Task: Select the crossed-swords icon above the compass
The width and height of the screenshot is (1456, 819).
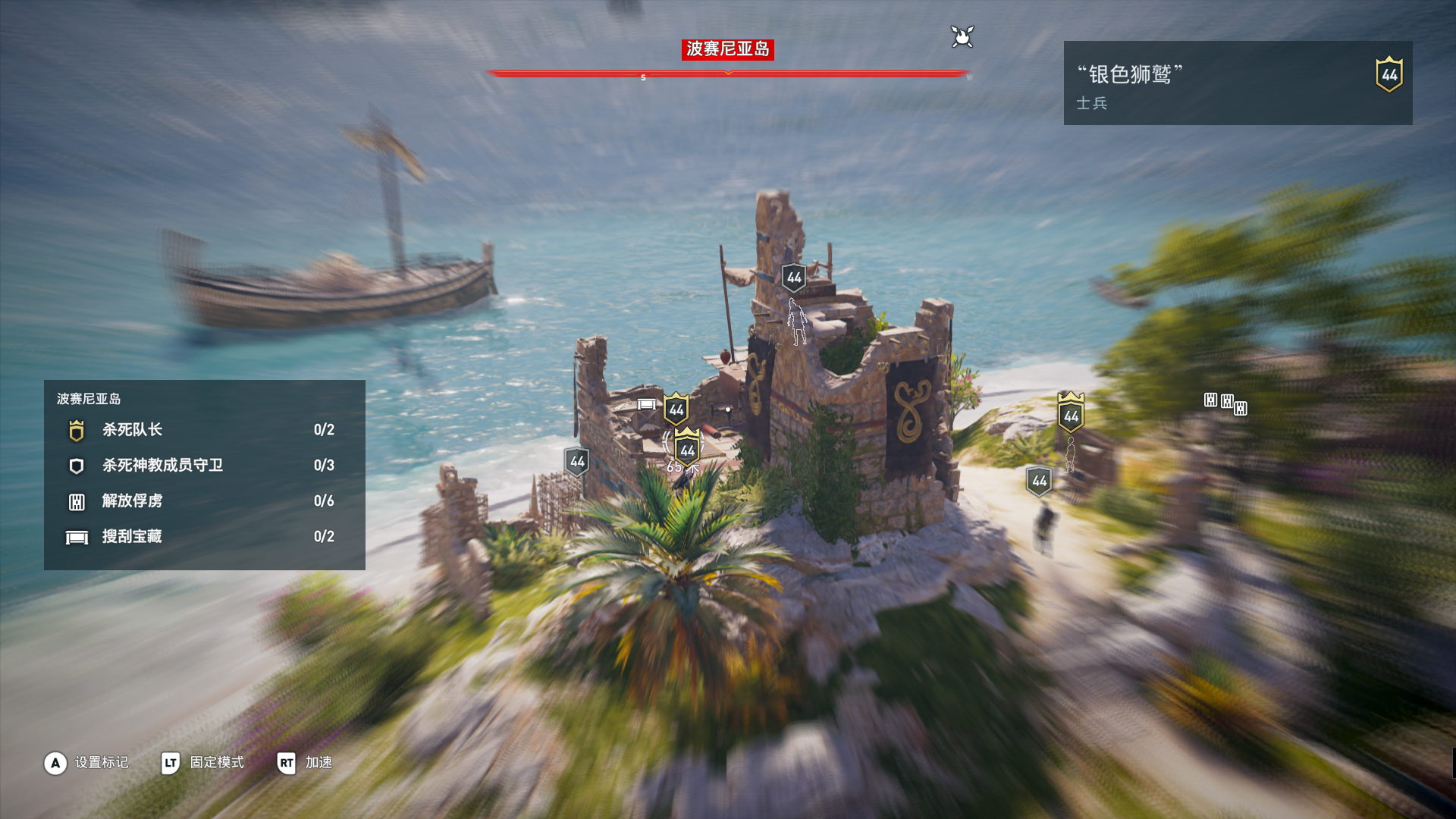Action: (962, 36)
